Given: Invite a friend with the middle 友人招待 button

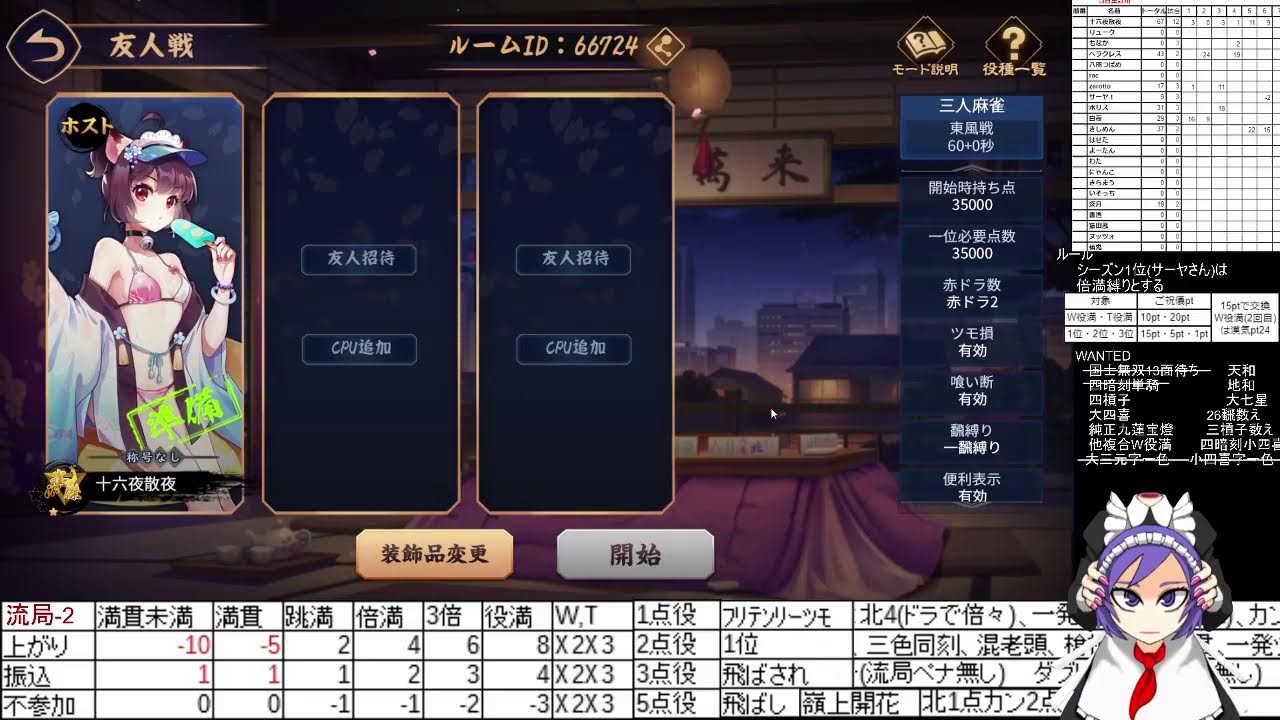Looking at the screenshot, I should [x=359, y=259].
